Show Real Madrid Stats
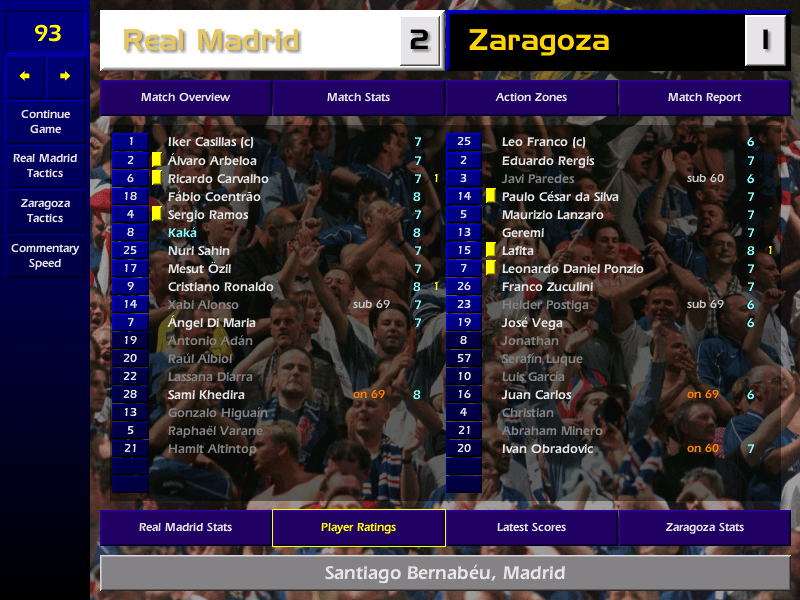The height and width of the screenshot is (600, 800). [185, 527]
